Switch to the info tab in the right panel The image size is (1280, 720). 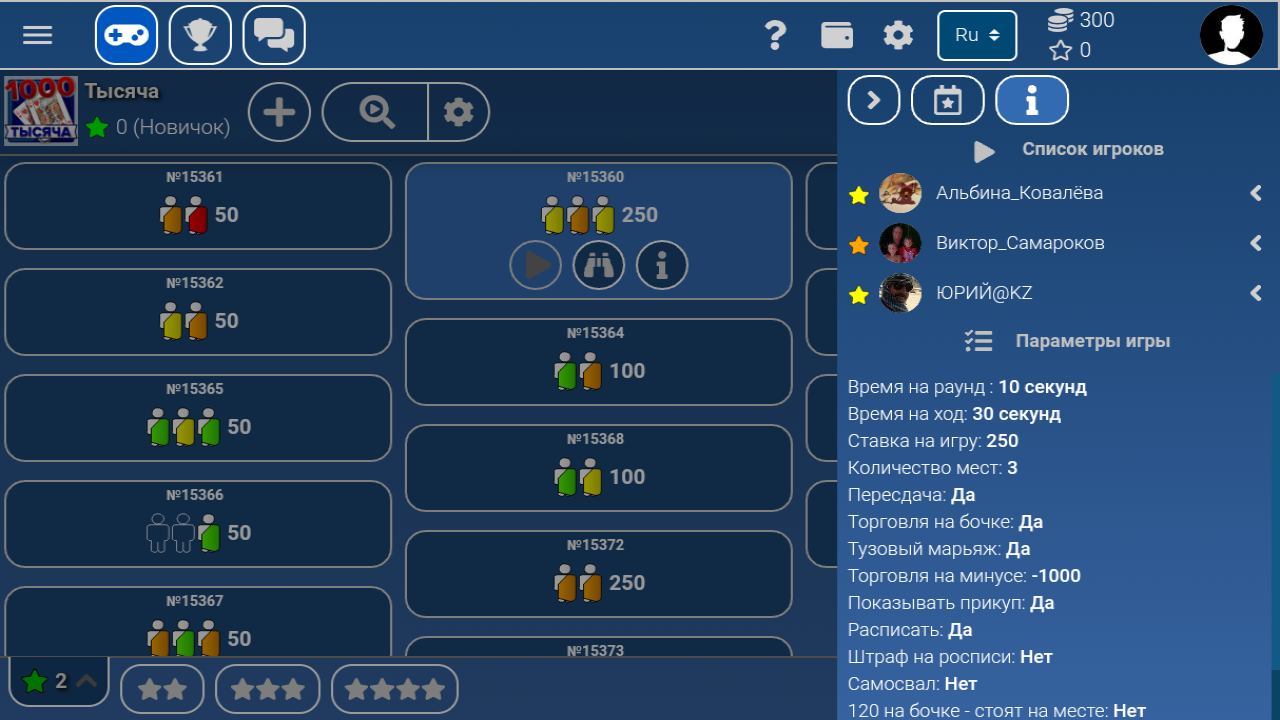click(x=1032, y=100)
